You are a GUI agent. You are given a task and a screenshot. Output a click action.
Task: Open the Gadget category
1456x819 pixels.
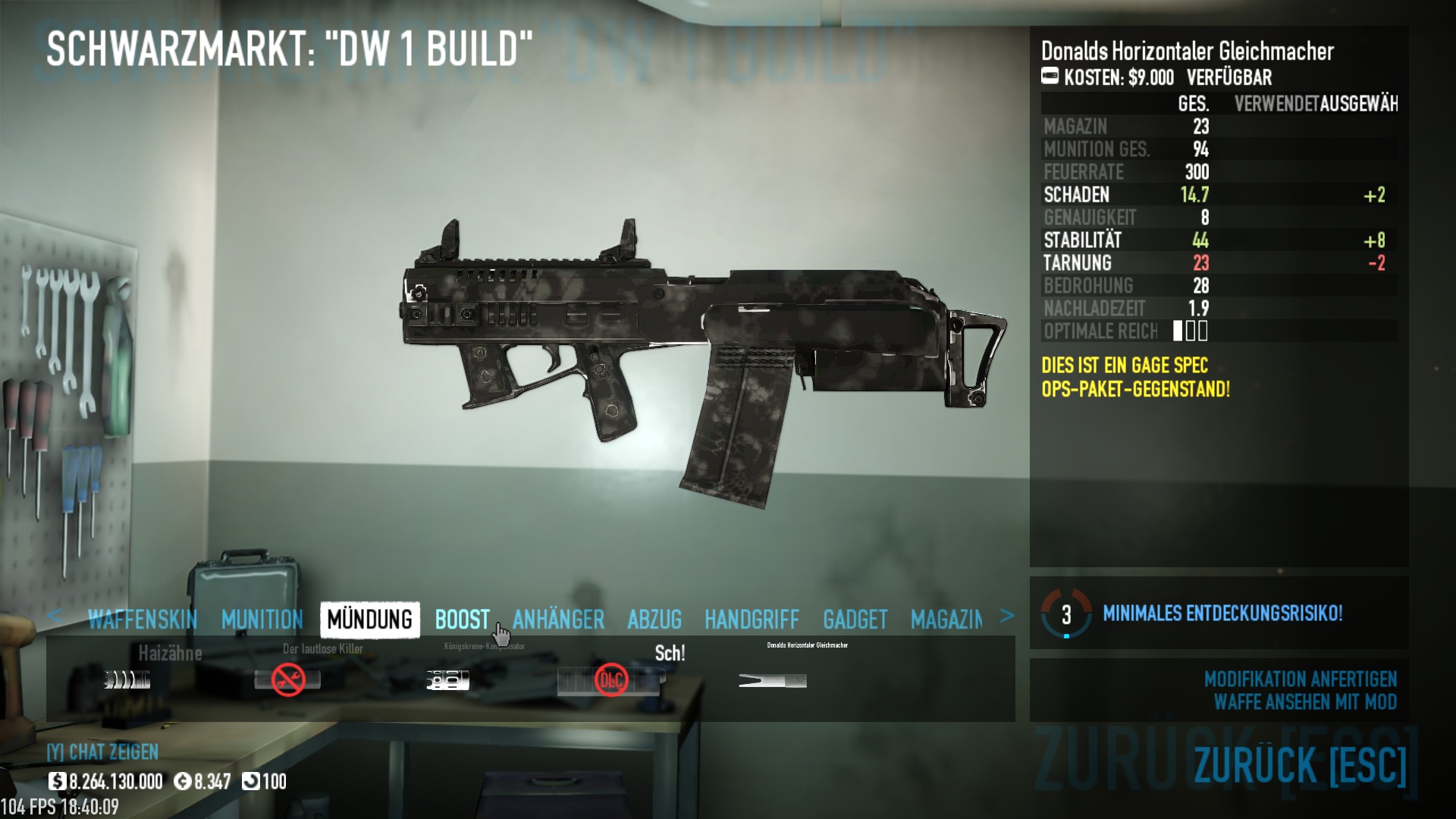coord(855,620)
